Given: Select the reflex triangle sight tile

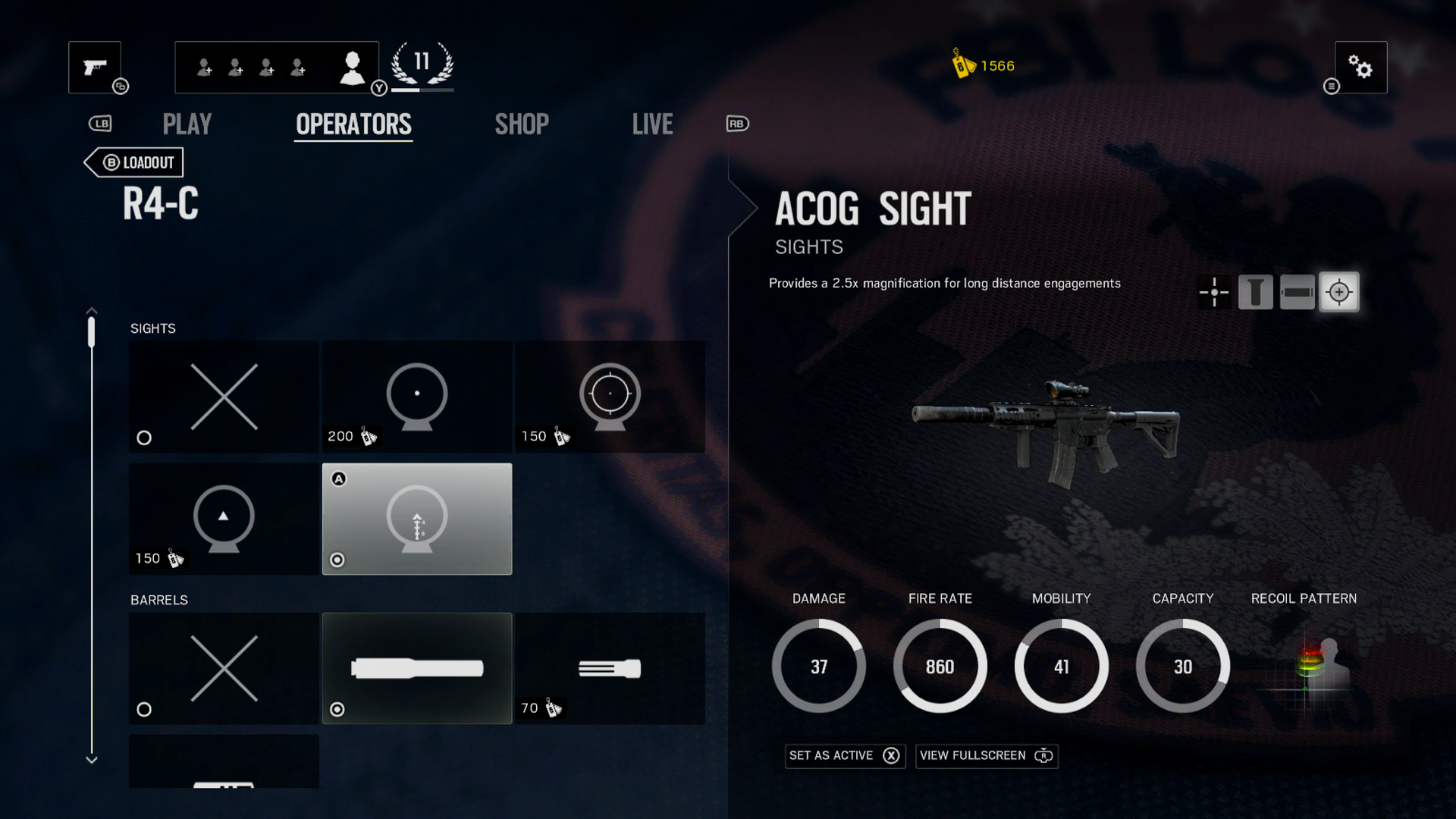Looking at the screenshot, I should (224, 519).
